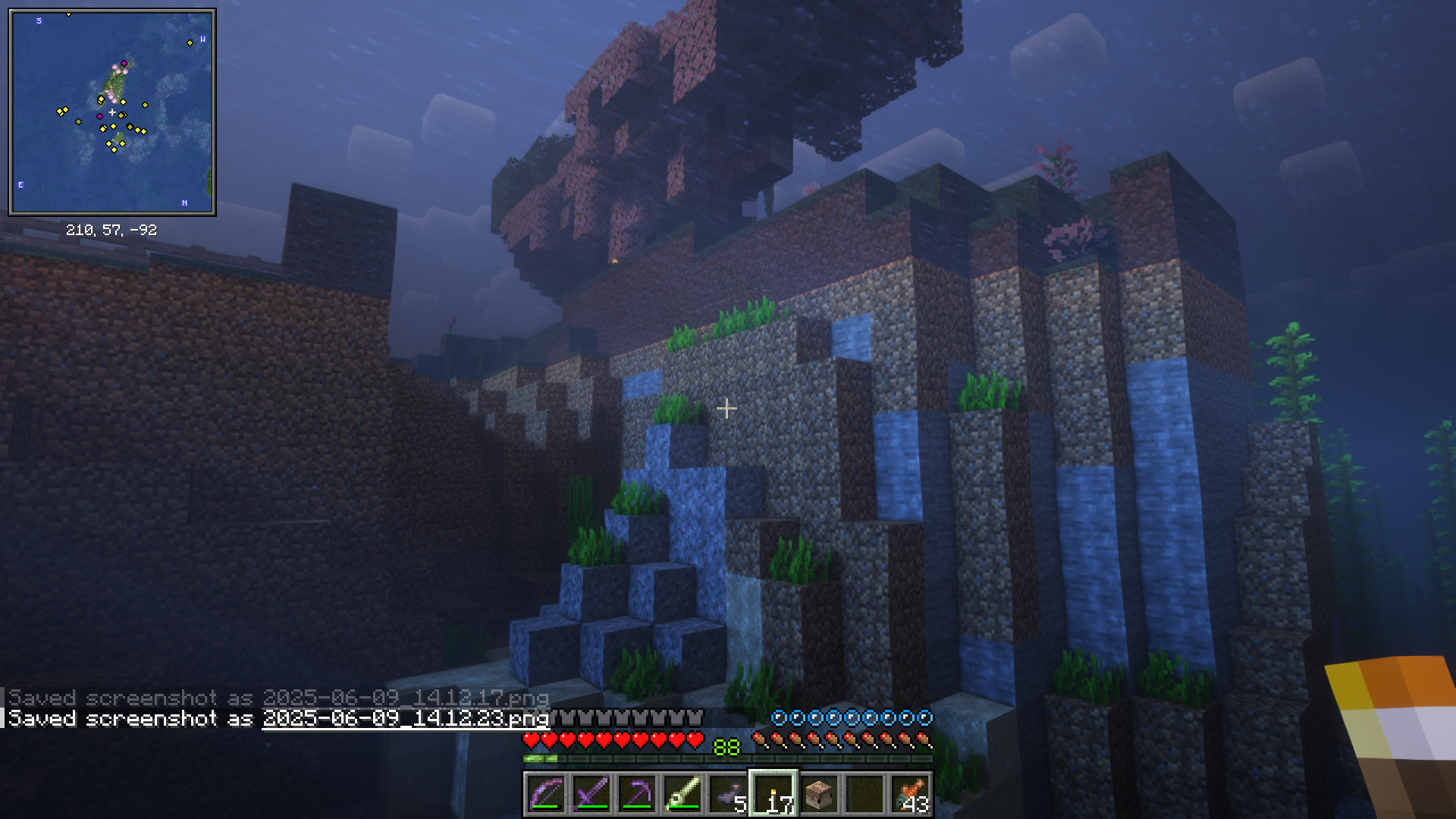This screenshot has height=819, width=1456.
Task: Pick the dark gray item stack of 5
Action: pos(728,794)
